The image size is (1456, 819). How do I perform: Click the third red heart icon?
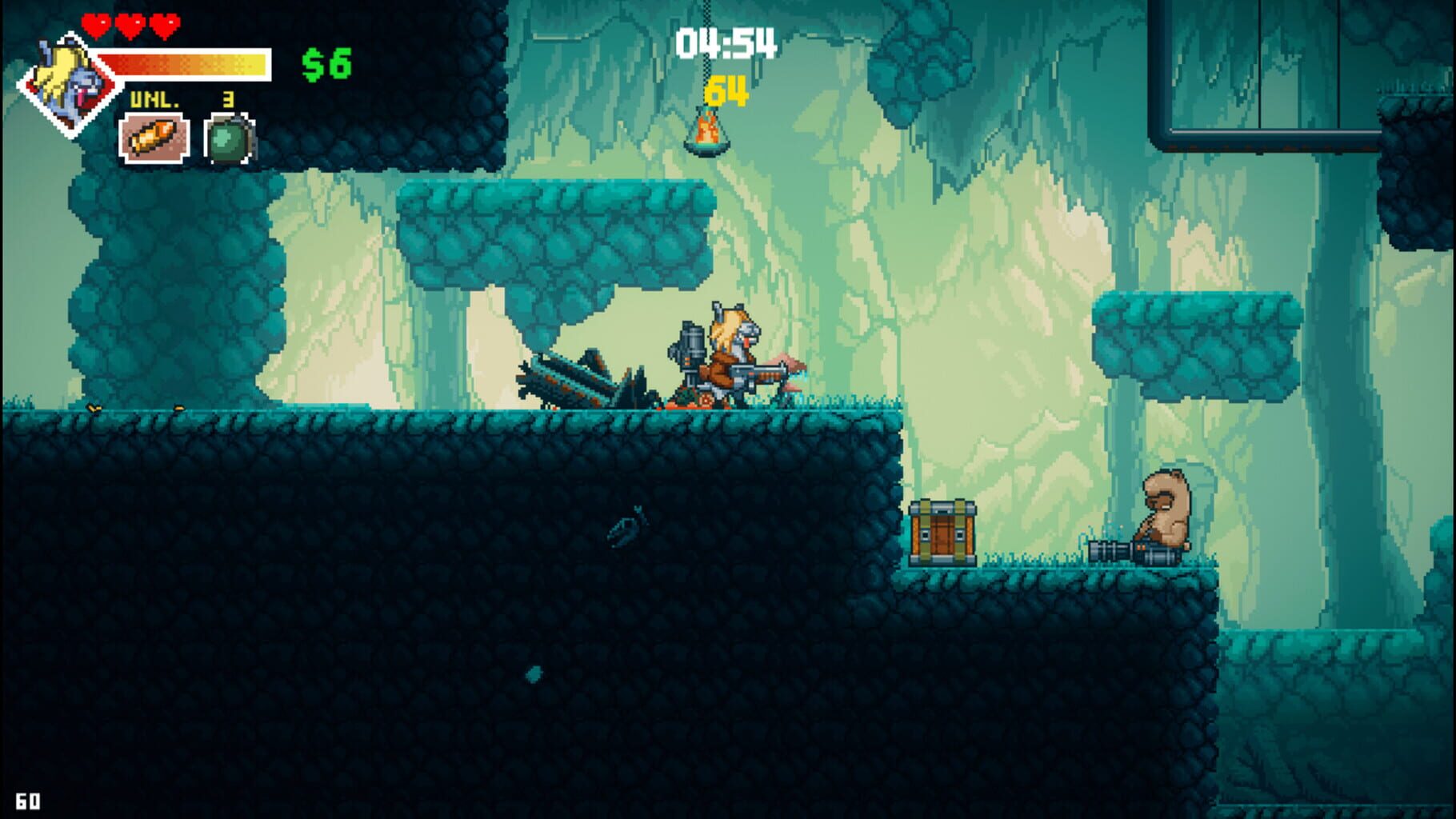164,26
